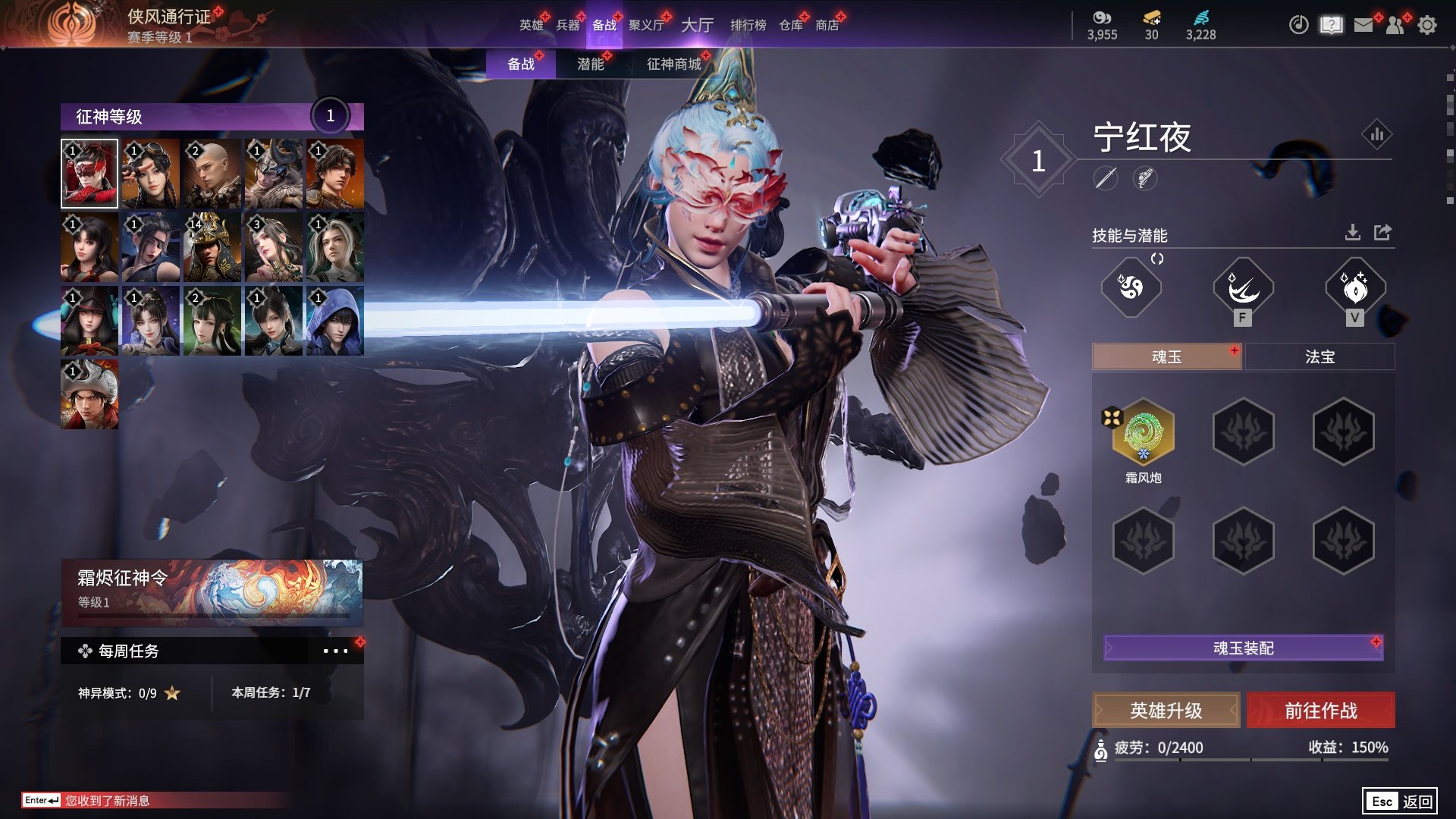Open the 聚义厅 menu
The image size is (1456, 819).
pos(646,25)
